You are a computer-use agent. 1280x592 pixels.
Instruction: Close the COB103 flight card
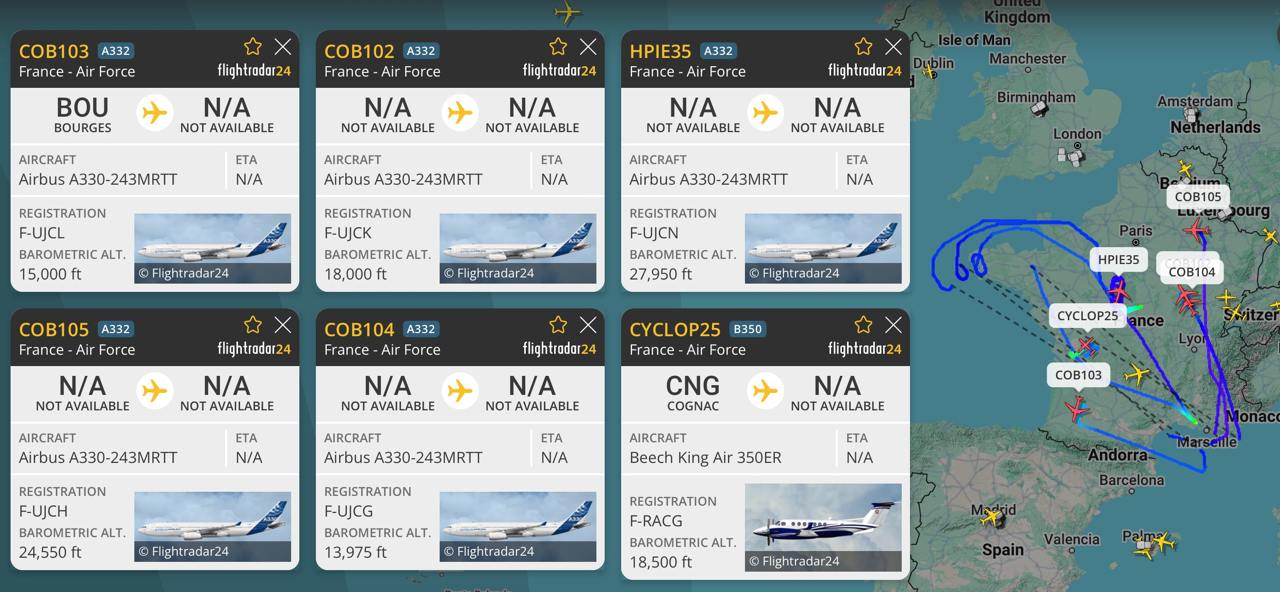point(283,47)
